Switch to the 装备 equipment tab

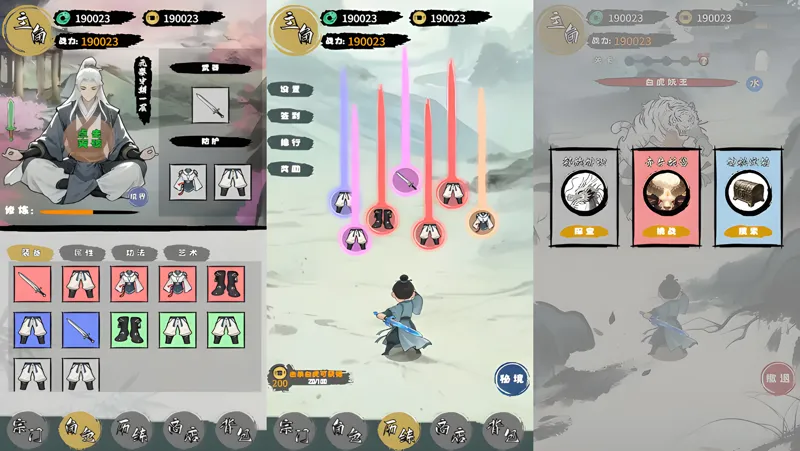point(32,253)
